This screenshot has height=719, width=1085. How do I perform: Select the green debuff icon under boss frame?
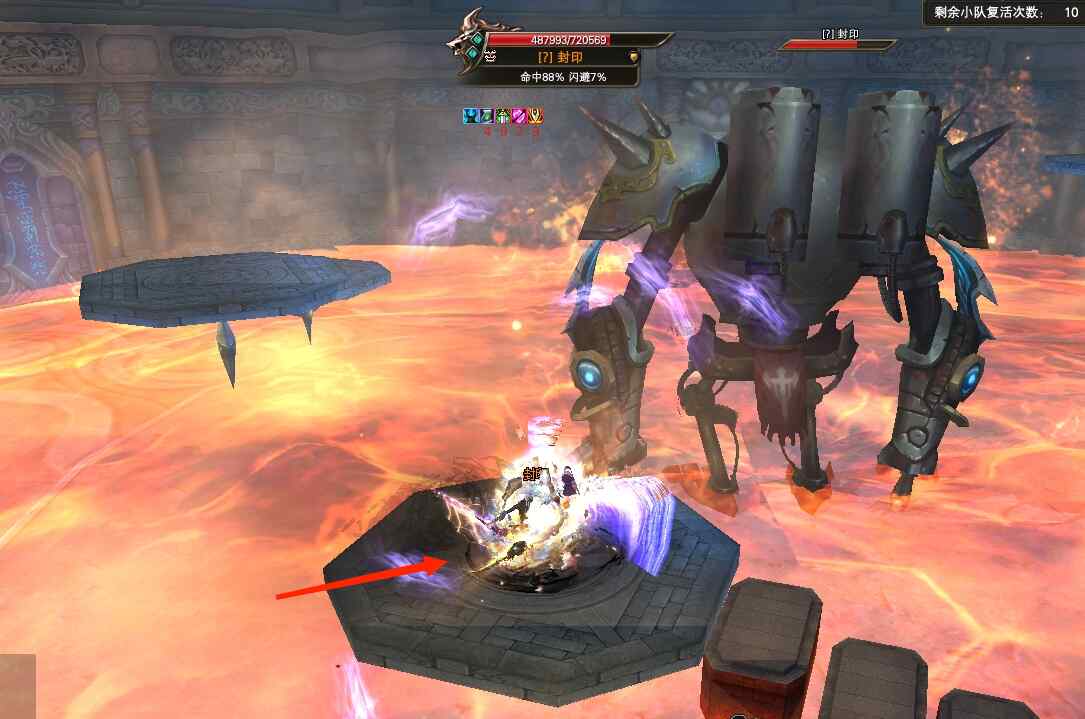503,117
